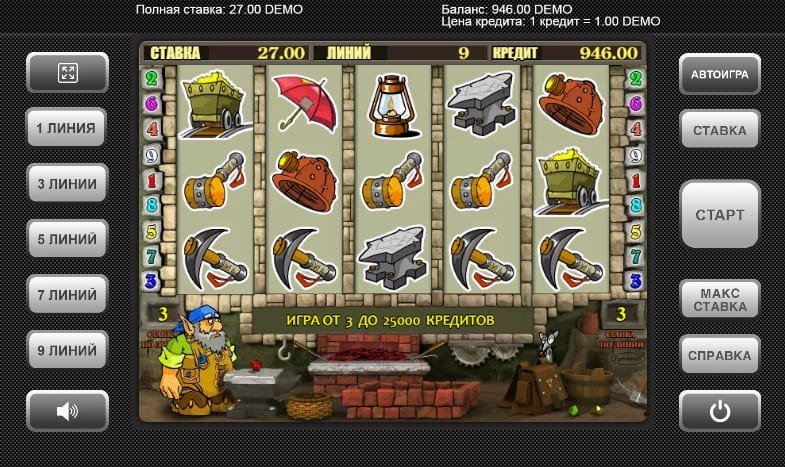The height and width of the screenshot is (467, 785).
Task: Enable АВТОИГРА auto-play
Action: 719,73
